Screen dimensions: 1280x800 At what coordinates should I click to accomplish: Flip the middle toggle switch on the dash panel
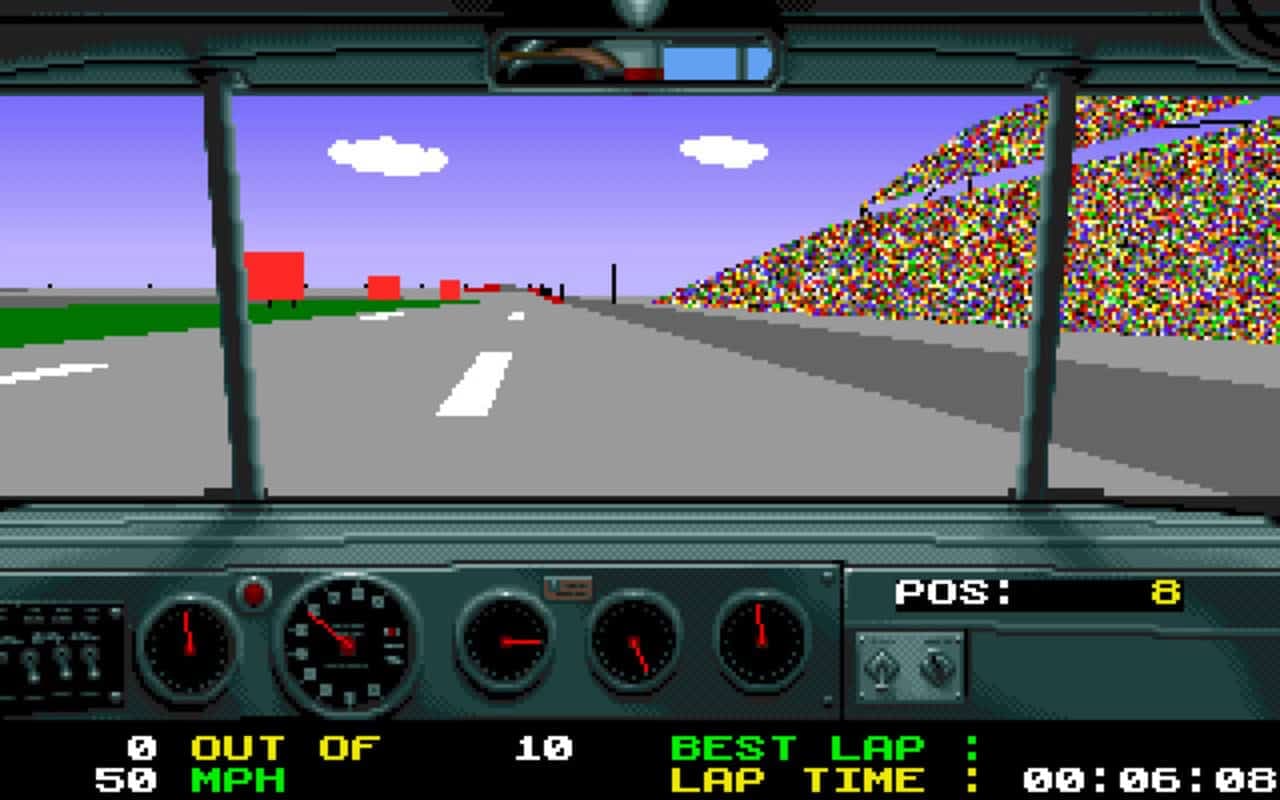click(62, 663)
